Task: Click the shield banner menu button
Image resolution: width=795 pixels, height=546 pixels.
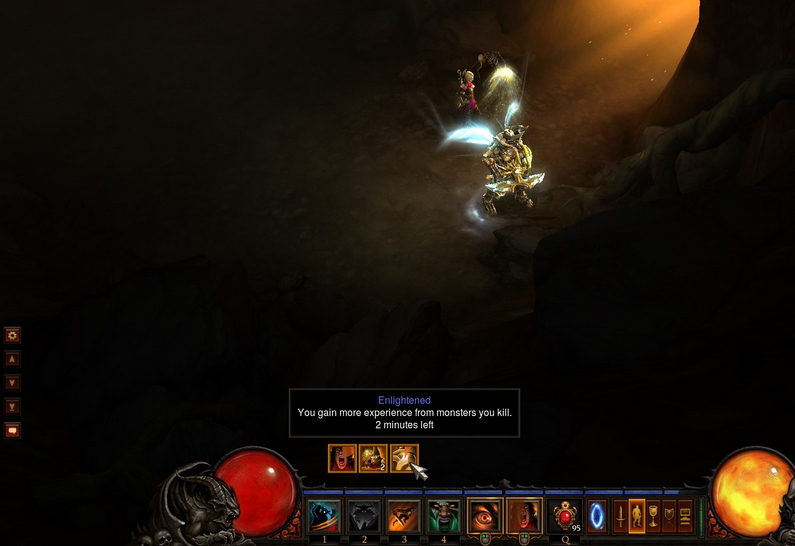Action: 669,516
